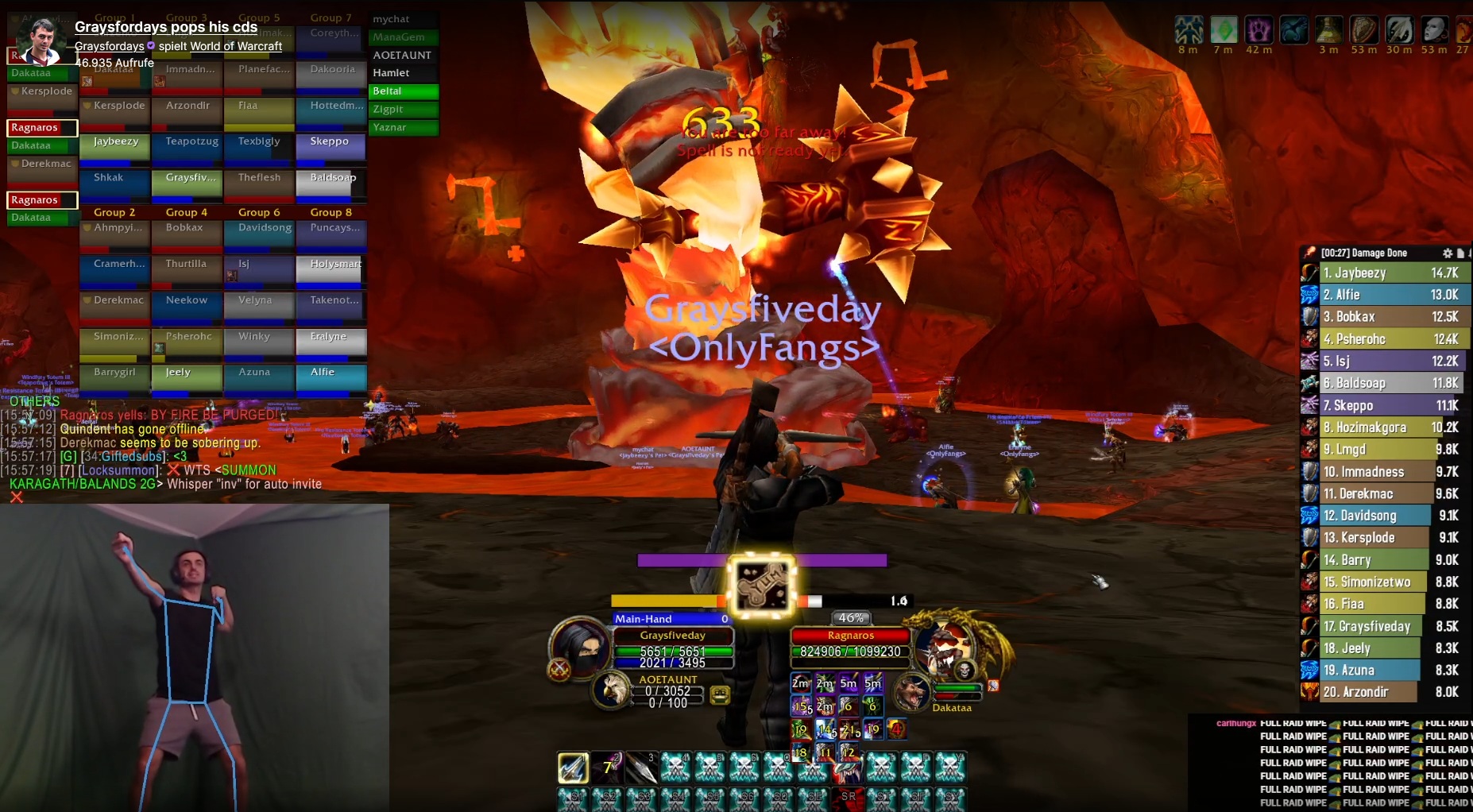Open the World of Warcraft category link
The image size is (1473, 812).
pos(236,46)
